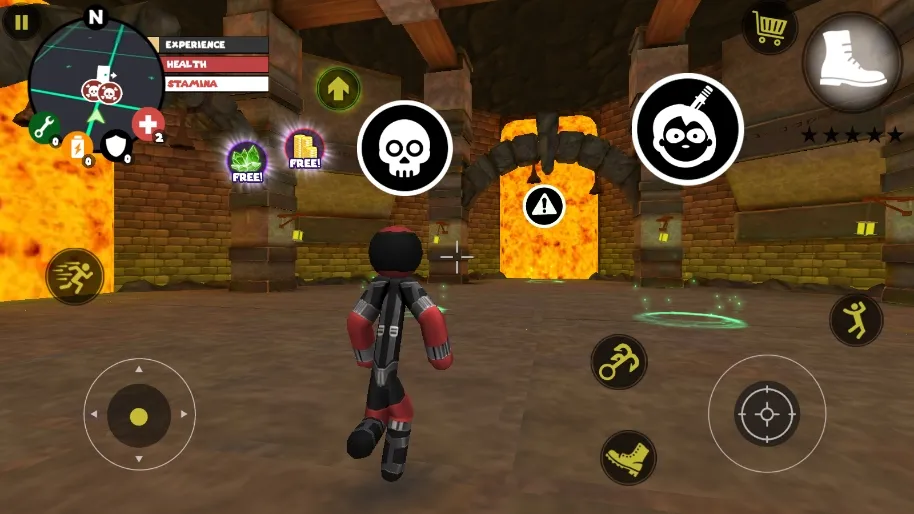
Task: Claim the free green crystals offer
Action: click(246, 161)
